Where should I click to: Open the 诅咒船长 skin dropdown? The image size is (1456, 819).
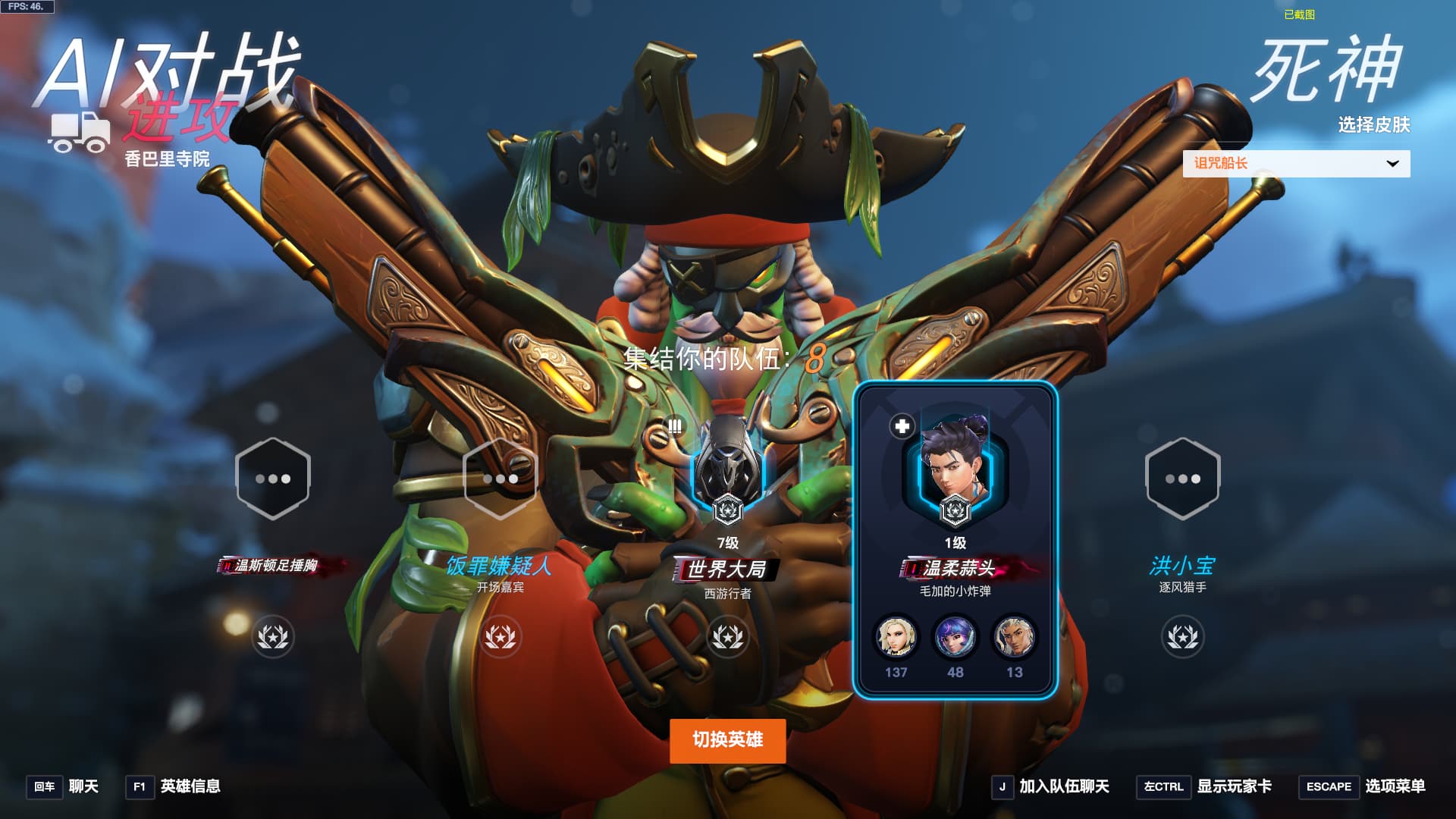pos(1296,164)
